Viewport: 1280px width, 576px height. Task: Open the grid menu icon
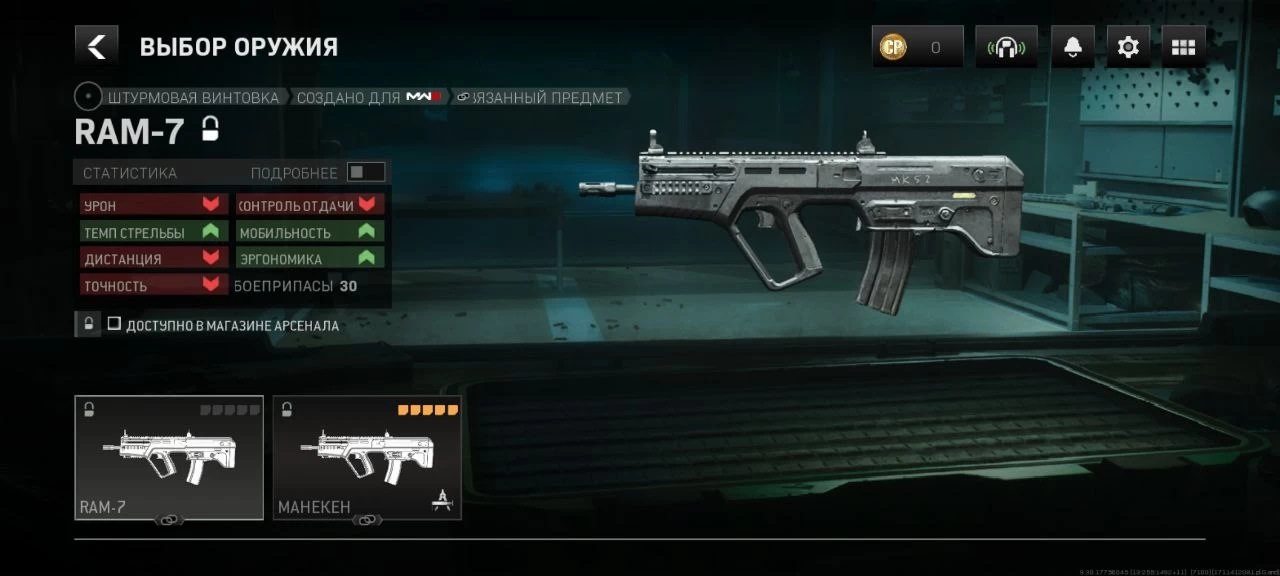[x=1183, y=47]
